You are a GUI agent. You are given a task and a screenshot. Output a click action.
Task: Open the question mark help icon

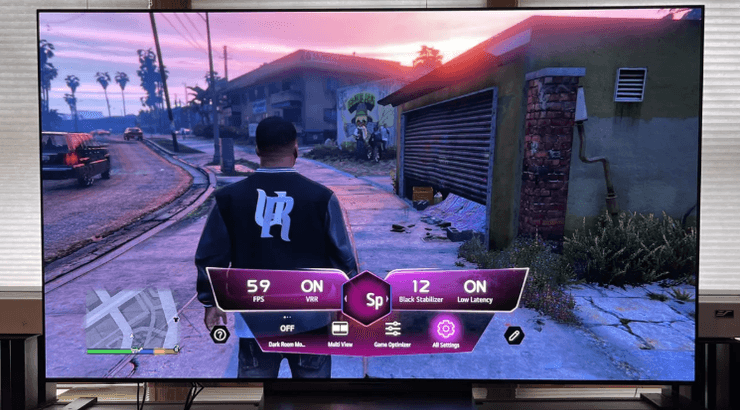click(220, 334)
